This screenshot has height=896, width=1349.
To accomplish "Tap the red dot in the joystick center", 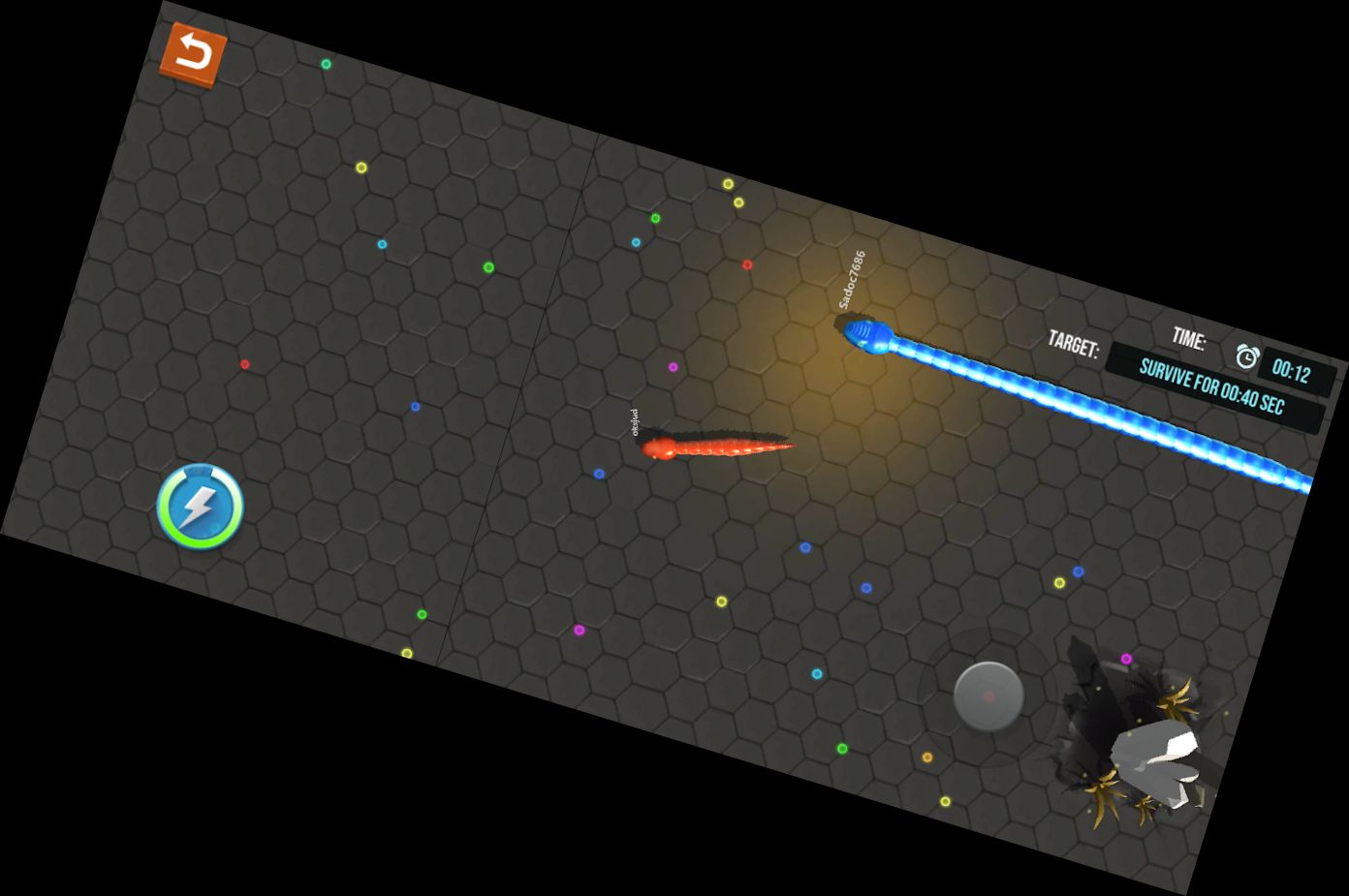I will click(989, 695).
